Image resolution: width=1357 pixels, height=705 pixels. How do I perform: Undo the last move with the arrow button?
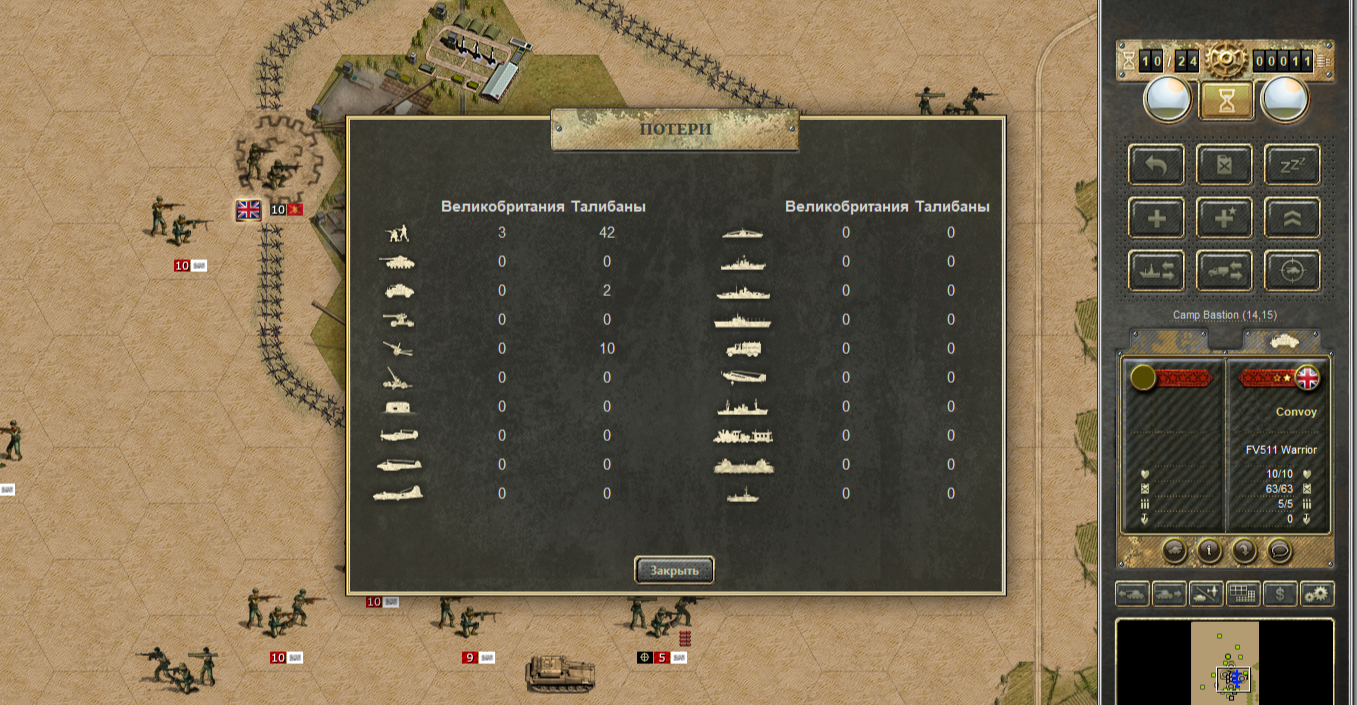(x=1157, y=165)
